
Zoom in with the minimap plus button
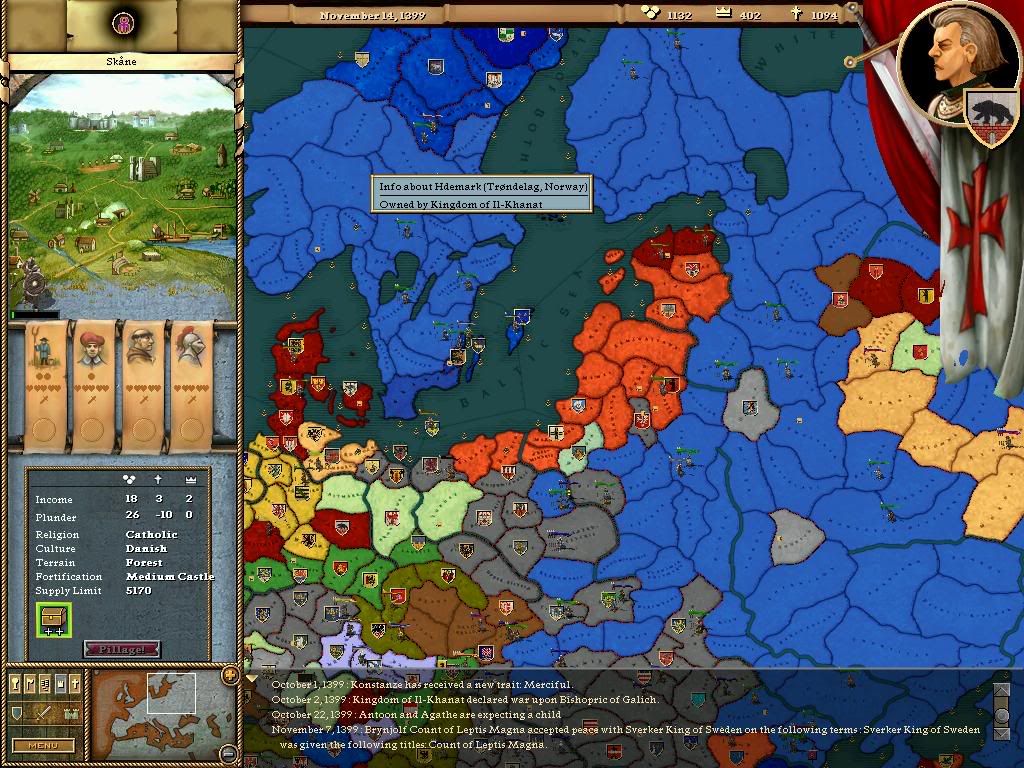pos(229,673)
